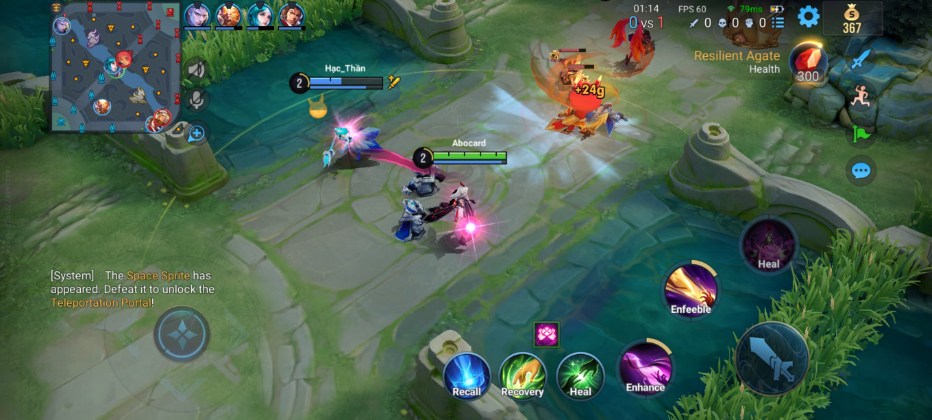The image size is (932, 420).
Task: Cast the green Heal spell
Action: point(580,373)
